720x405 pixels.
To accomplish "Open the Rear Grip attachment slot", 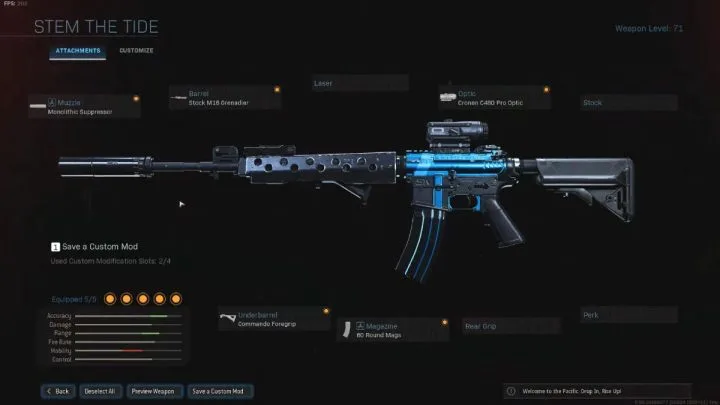I will click(x=510, y=326).
